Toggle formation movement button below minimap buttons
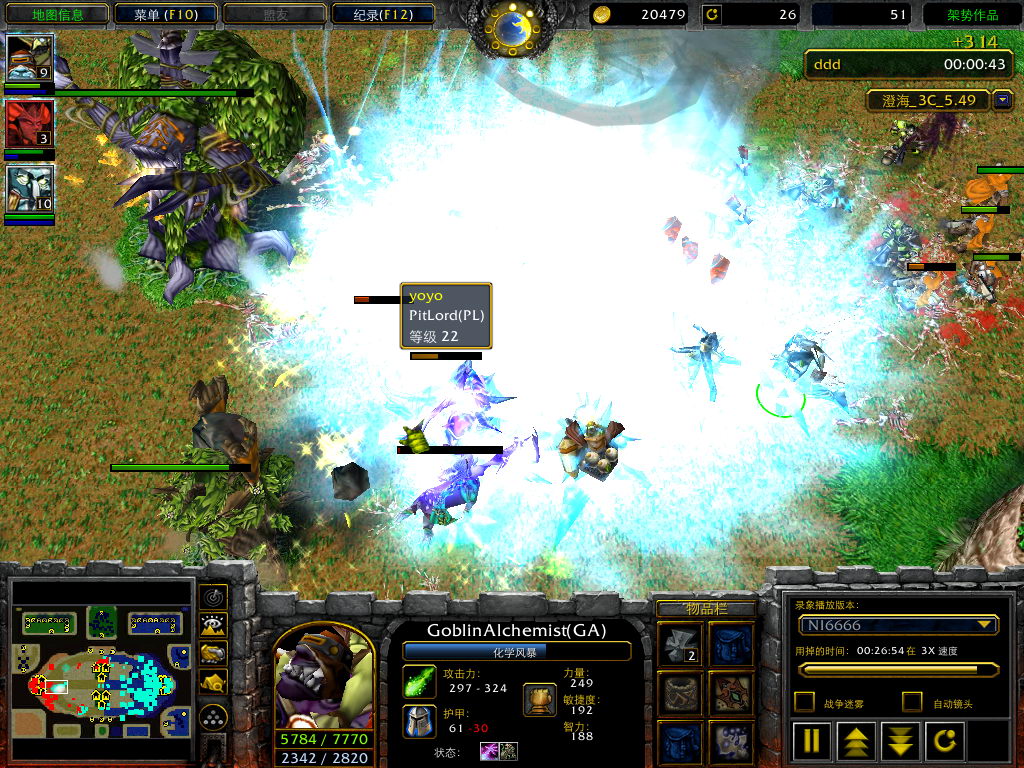 213,717
